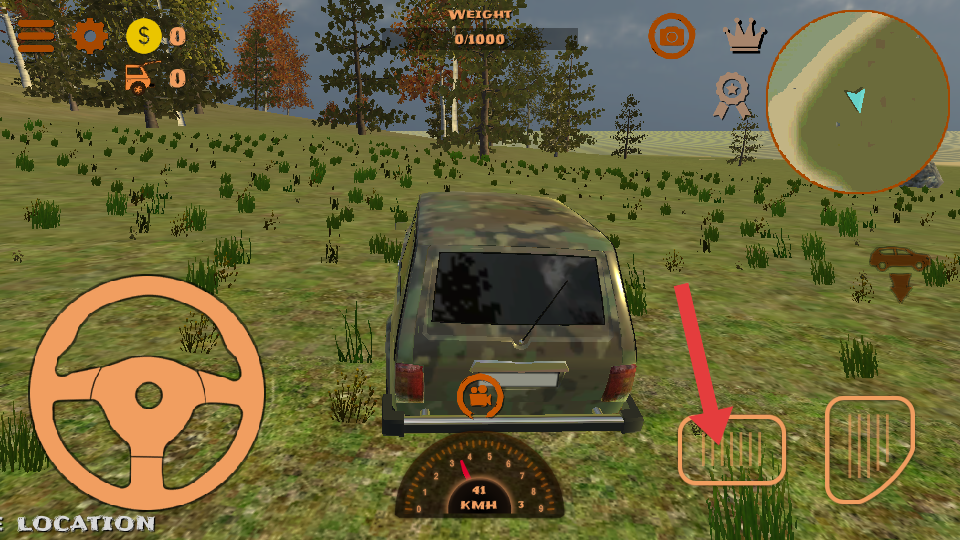960x540 pixels.
Task: Tap the screenshot camera icon
Action: [x=672, y=36]
